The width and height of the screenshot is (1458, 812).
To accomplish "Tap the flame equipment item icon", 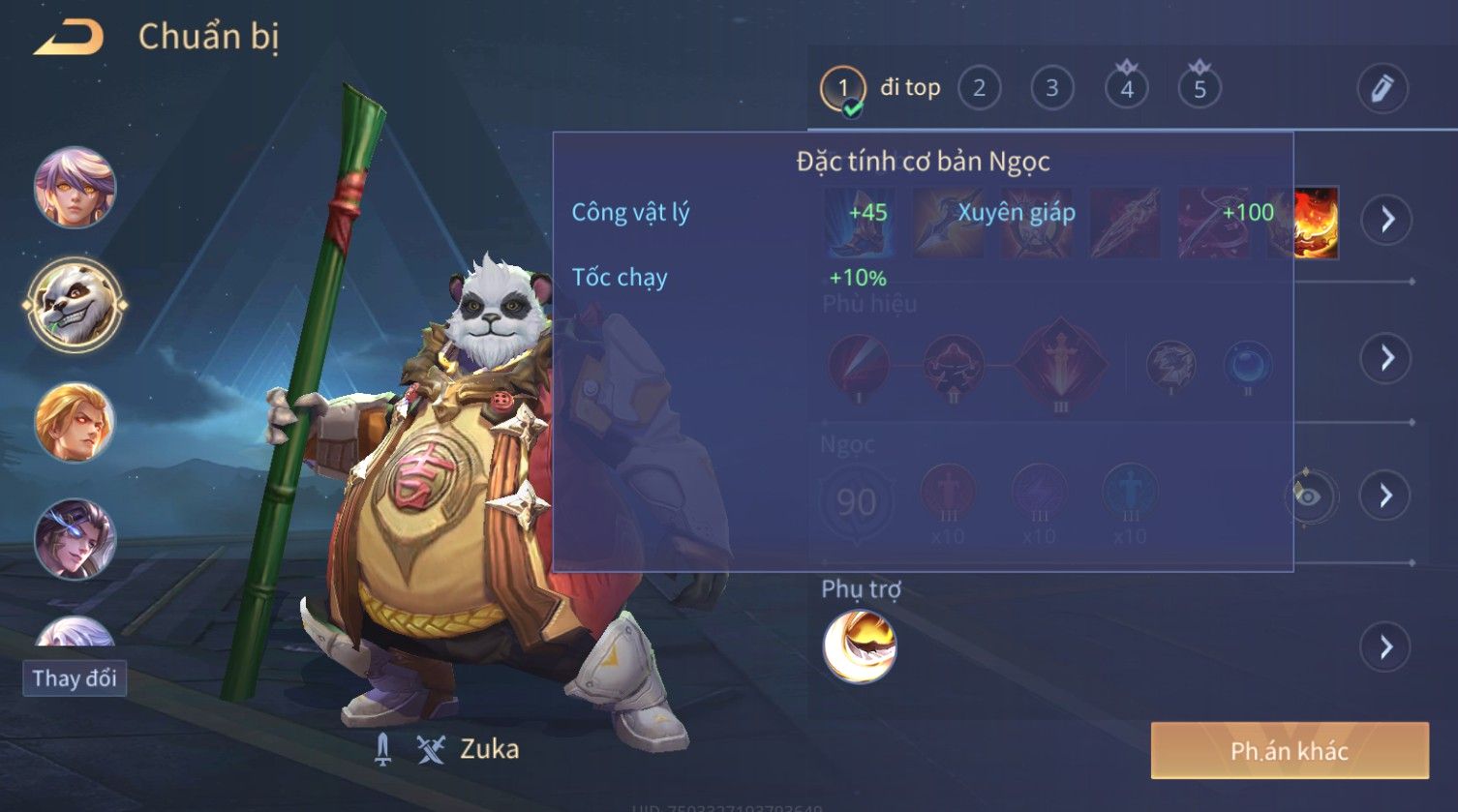I will (x=1317, y=223).
